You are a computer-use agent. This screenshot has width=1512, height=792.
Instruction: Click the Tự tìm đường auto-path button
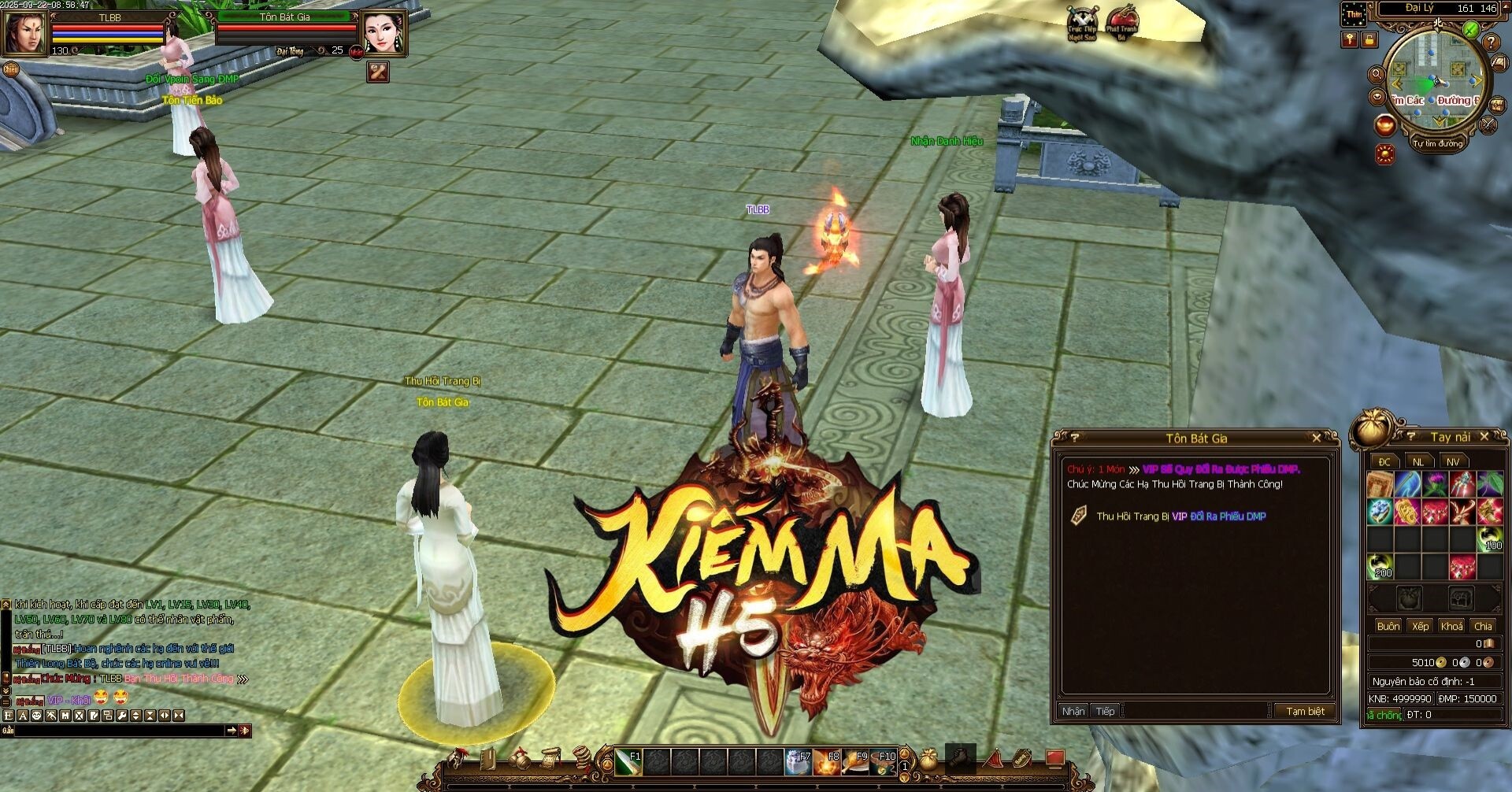coord(1437,143)
